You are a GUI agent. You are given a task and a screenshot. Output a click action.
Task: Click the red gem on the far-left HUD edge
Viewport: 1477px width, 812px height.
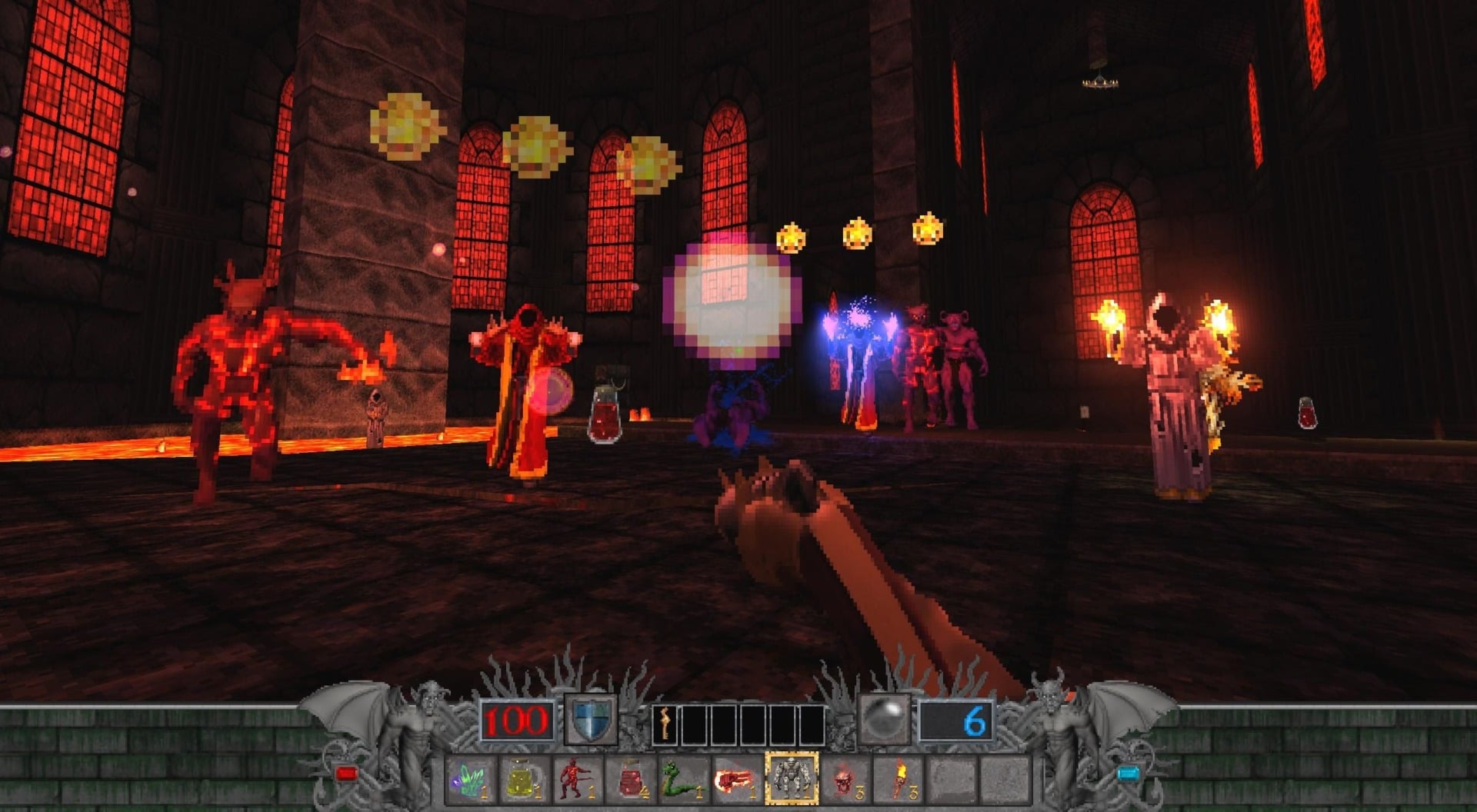[347, 773]
